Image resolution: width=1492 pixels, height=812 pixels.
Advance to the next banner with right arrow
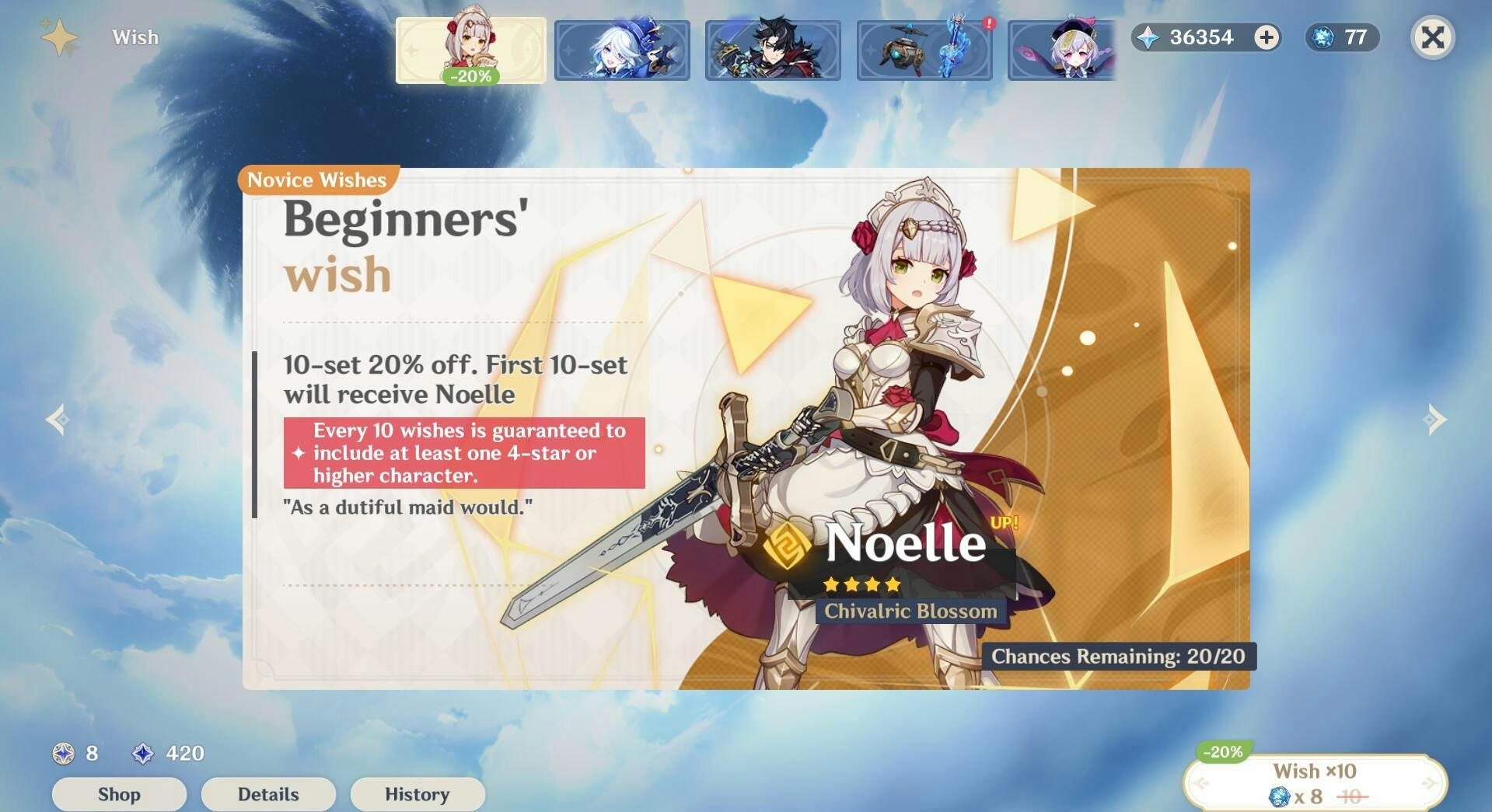1434,420
